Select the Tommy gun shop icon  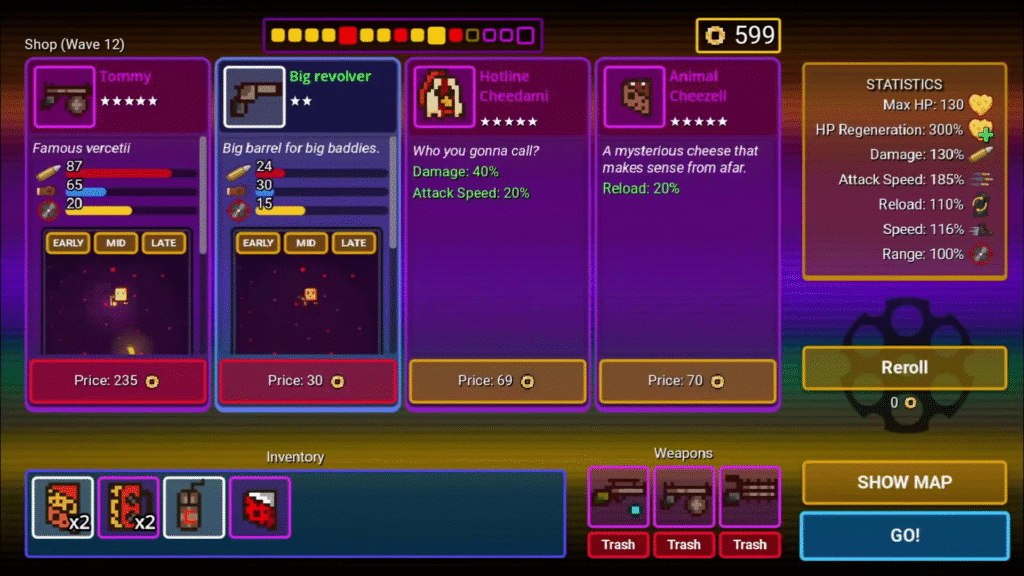(65, 97)
